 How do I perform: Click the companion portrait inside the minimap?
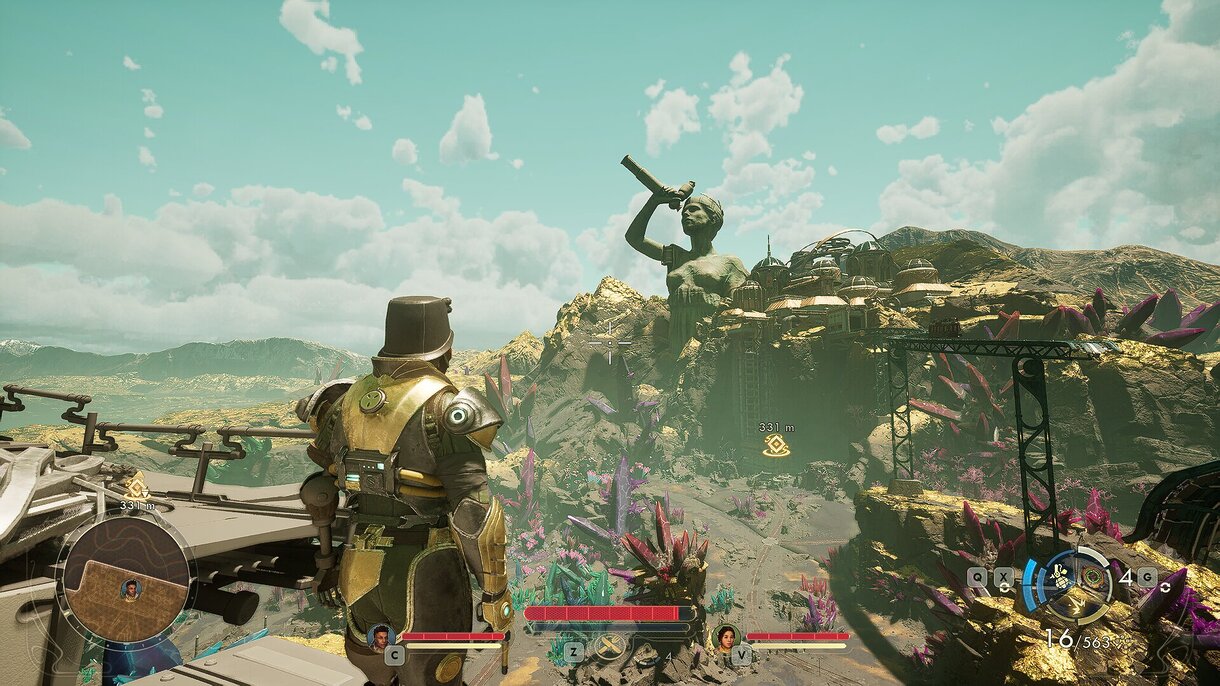(130, 589)
